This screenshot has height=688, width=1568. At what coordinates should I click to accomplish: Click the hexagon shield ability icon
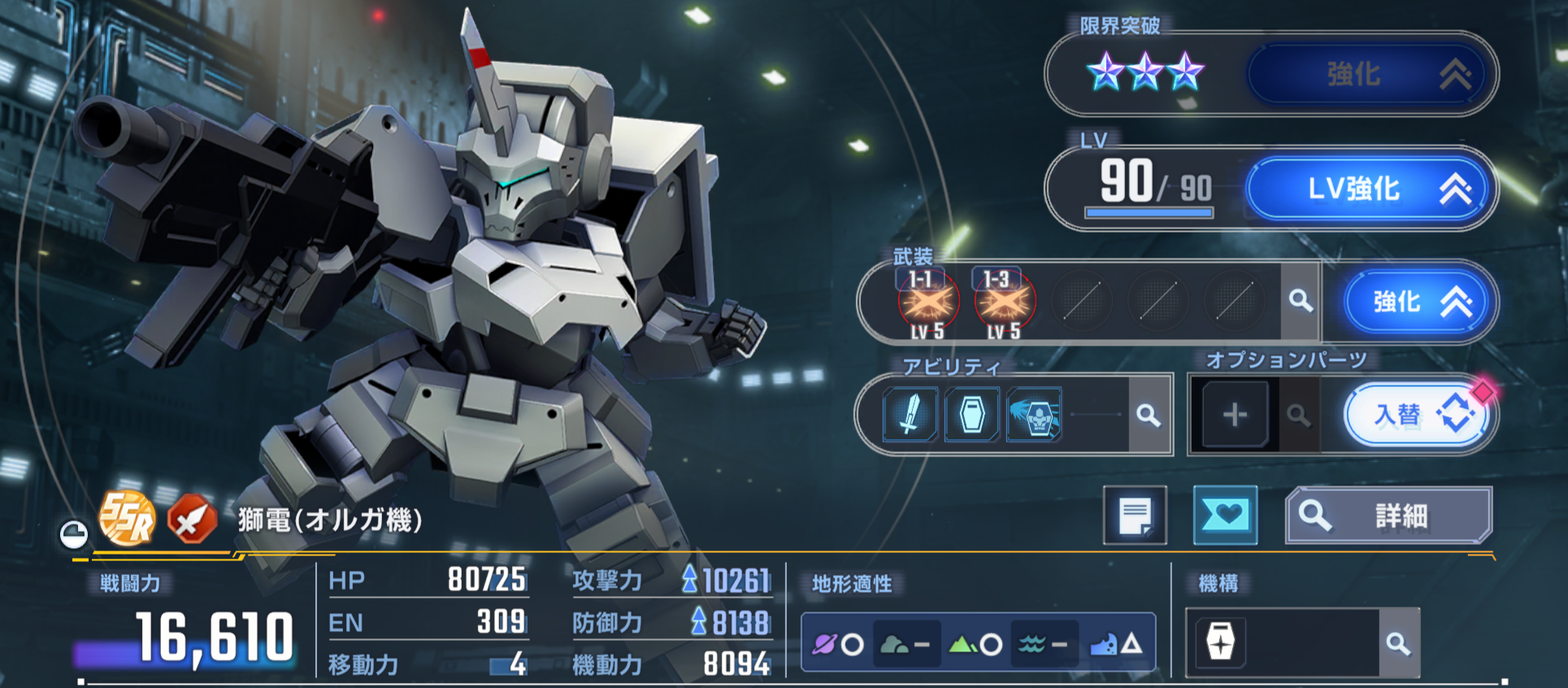(971, 415)
